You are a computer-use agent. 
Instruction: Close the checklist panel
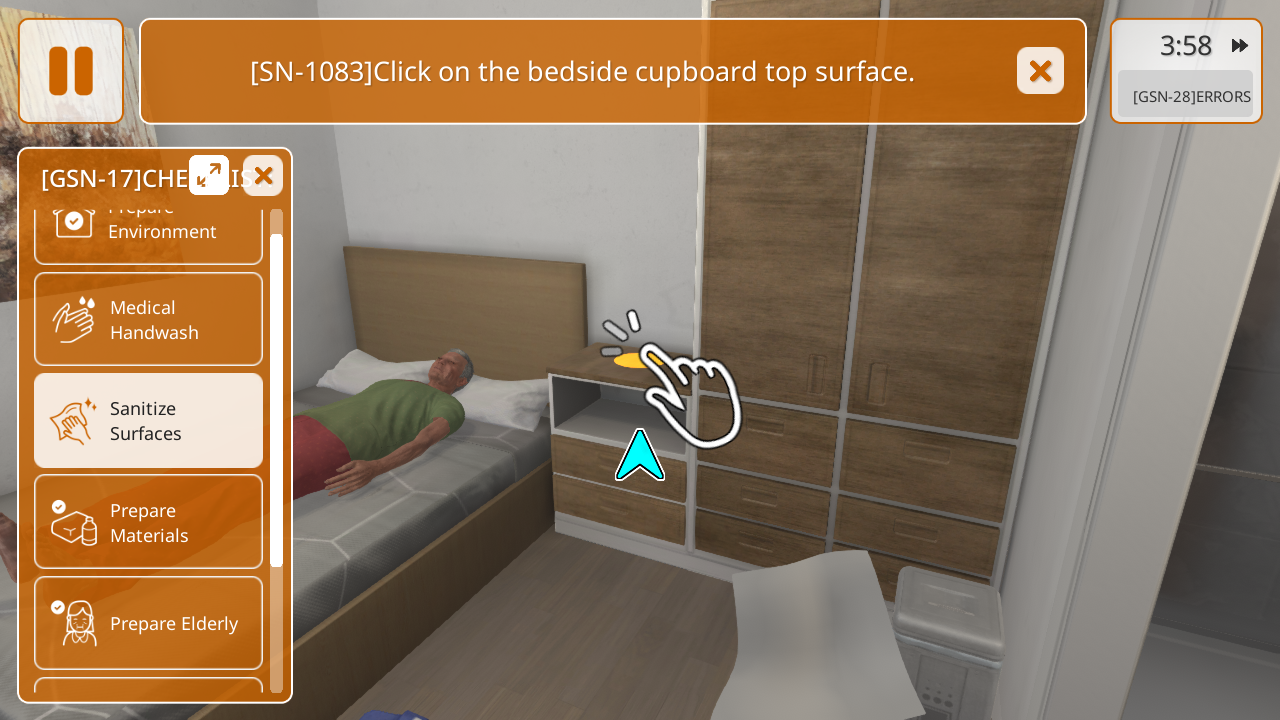(x=263, y=176)
